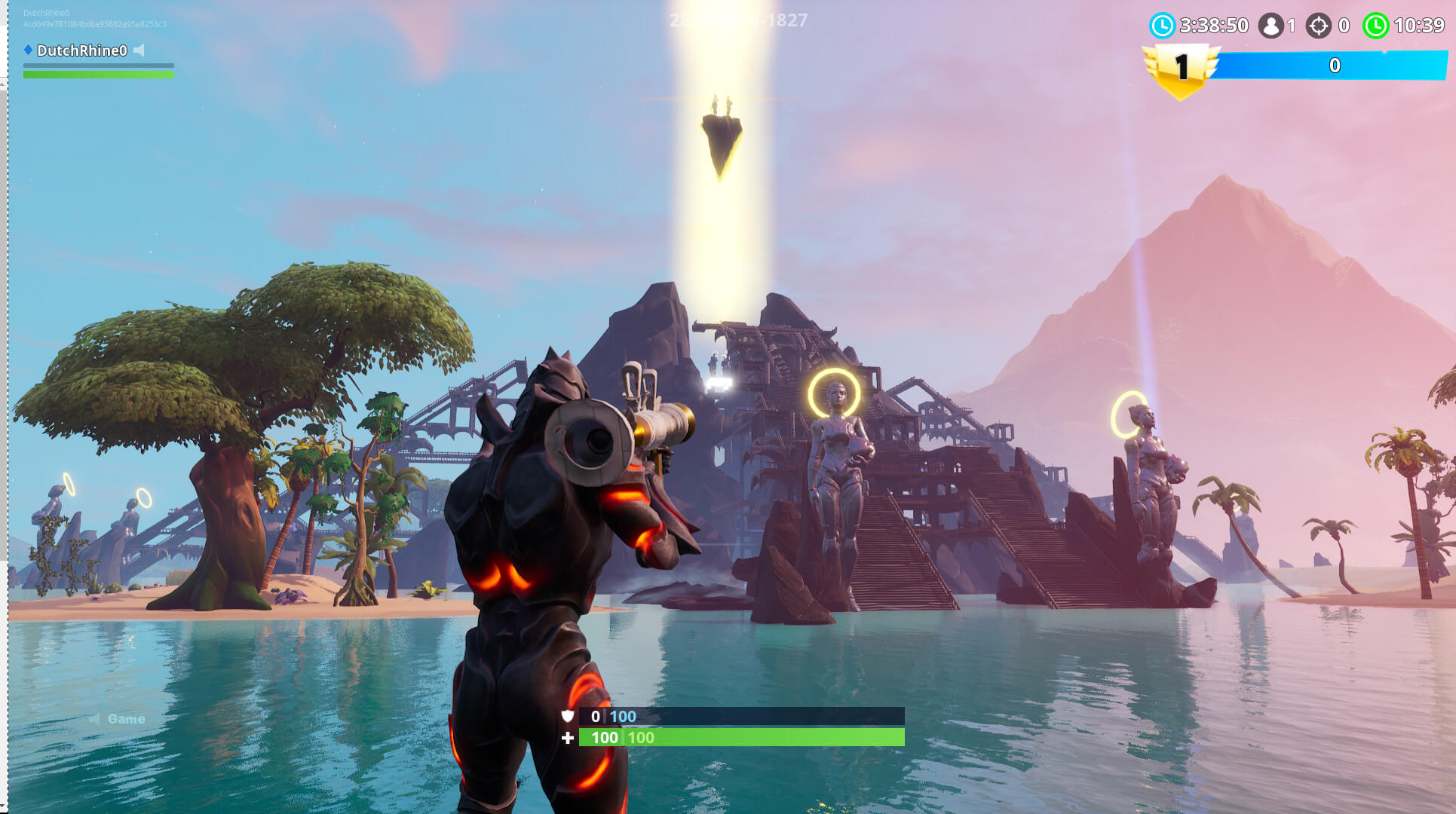The height and width of the screenshot is (814, 1456).
Task: Click the blue progress bar showing 0
Action: click(x=1335, y=66)
